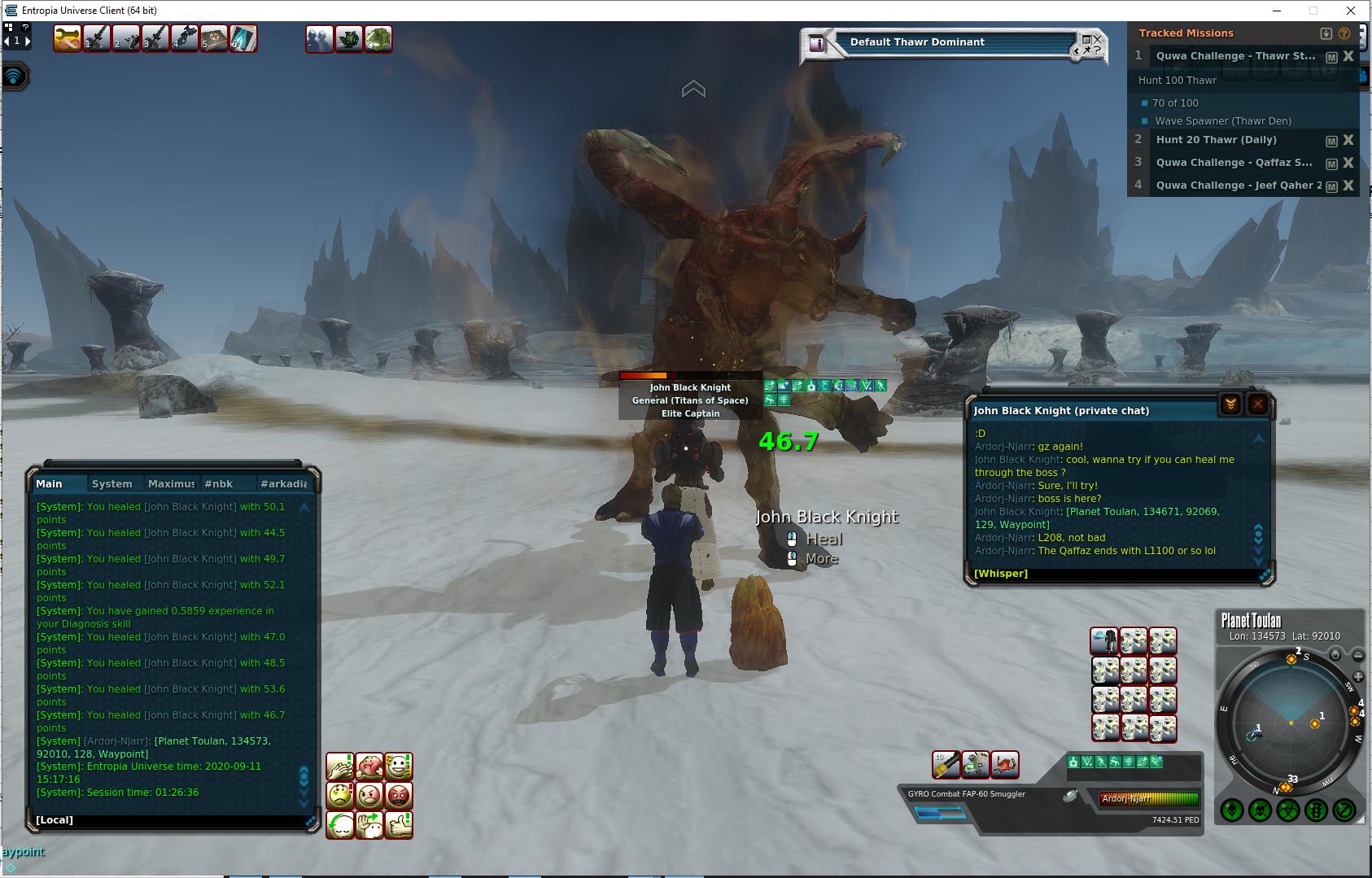This screenshot has height=878, width=1372.
Task: Close the John Black Knight private chat
Action: (x=1257, y=404)
